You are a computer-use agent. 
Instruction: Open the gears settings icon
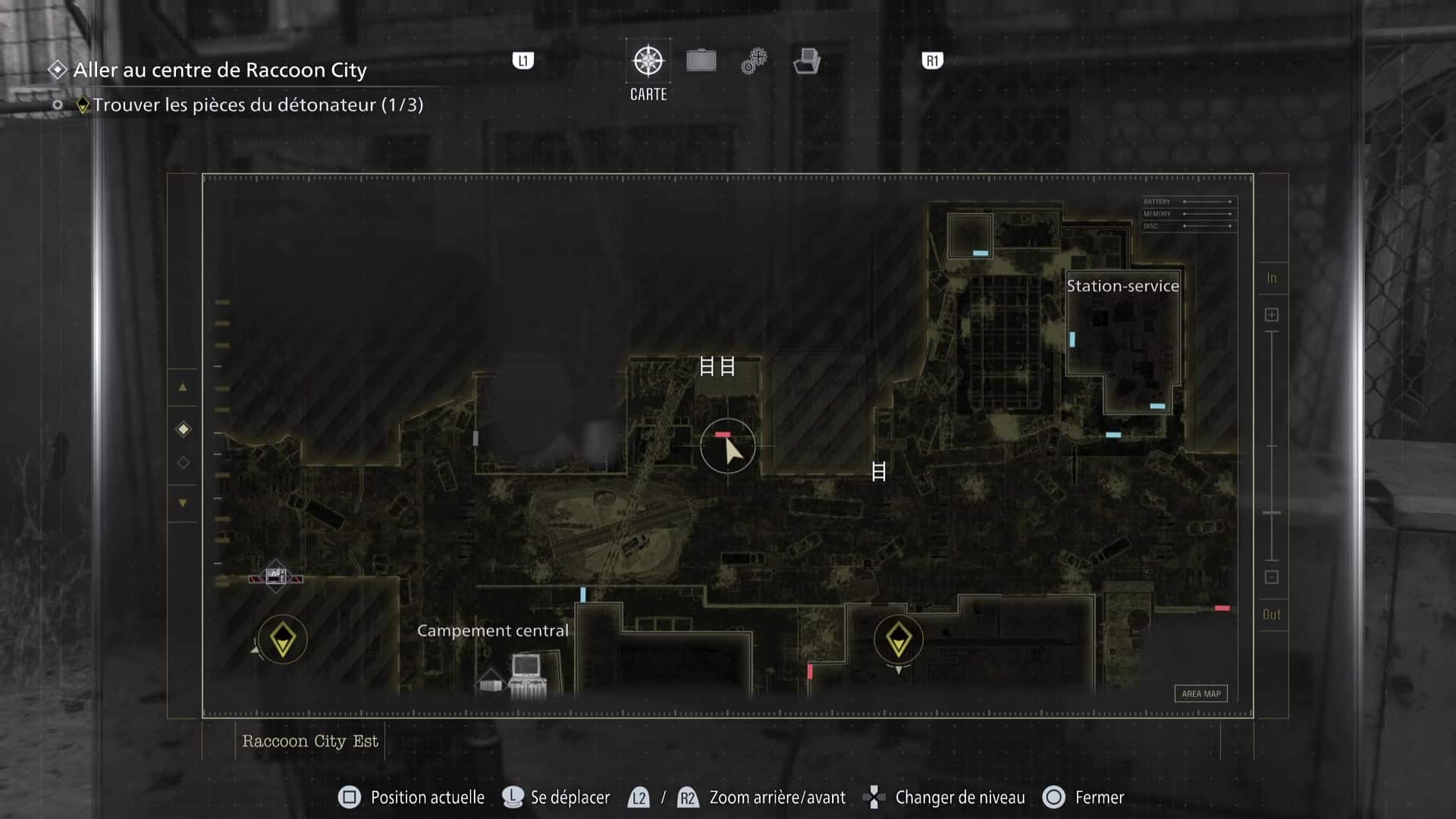click(753, 61)
